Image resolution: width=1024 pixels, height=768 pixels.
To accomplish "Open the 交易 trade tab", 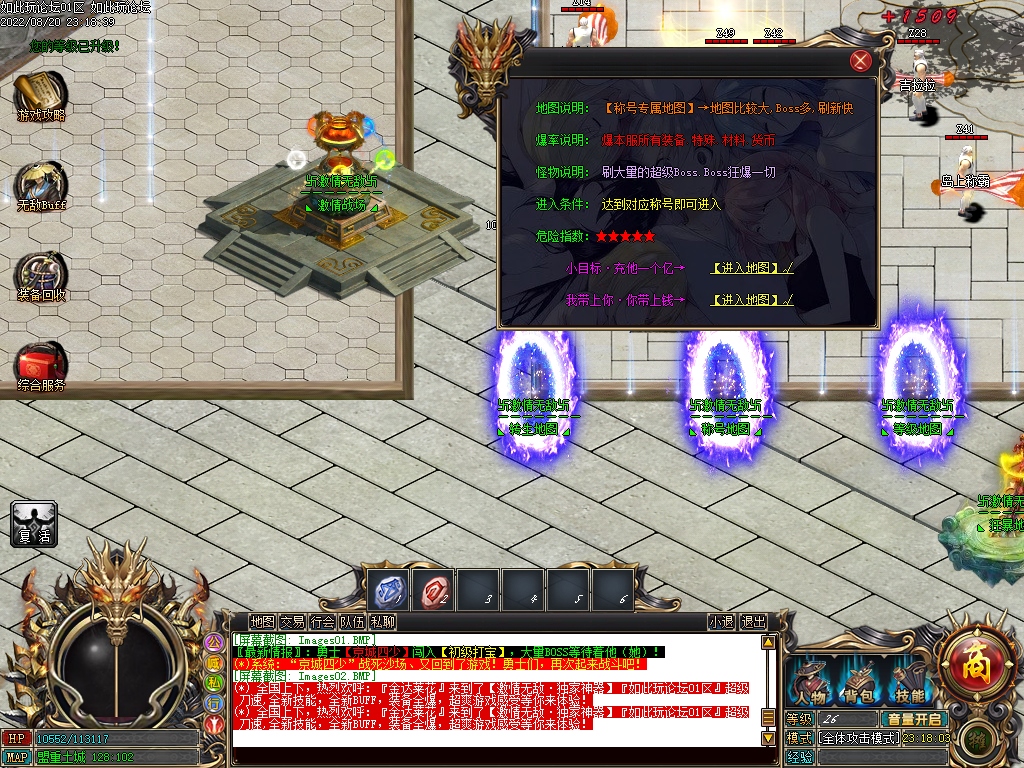I will pyautogui.click(x=292, y=622).
